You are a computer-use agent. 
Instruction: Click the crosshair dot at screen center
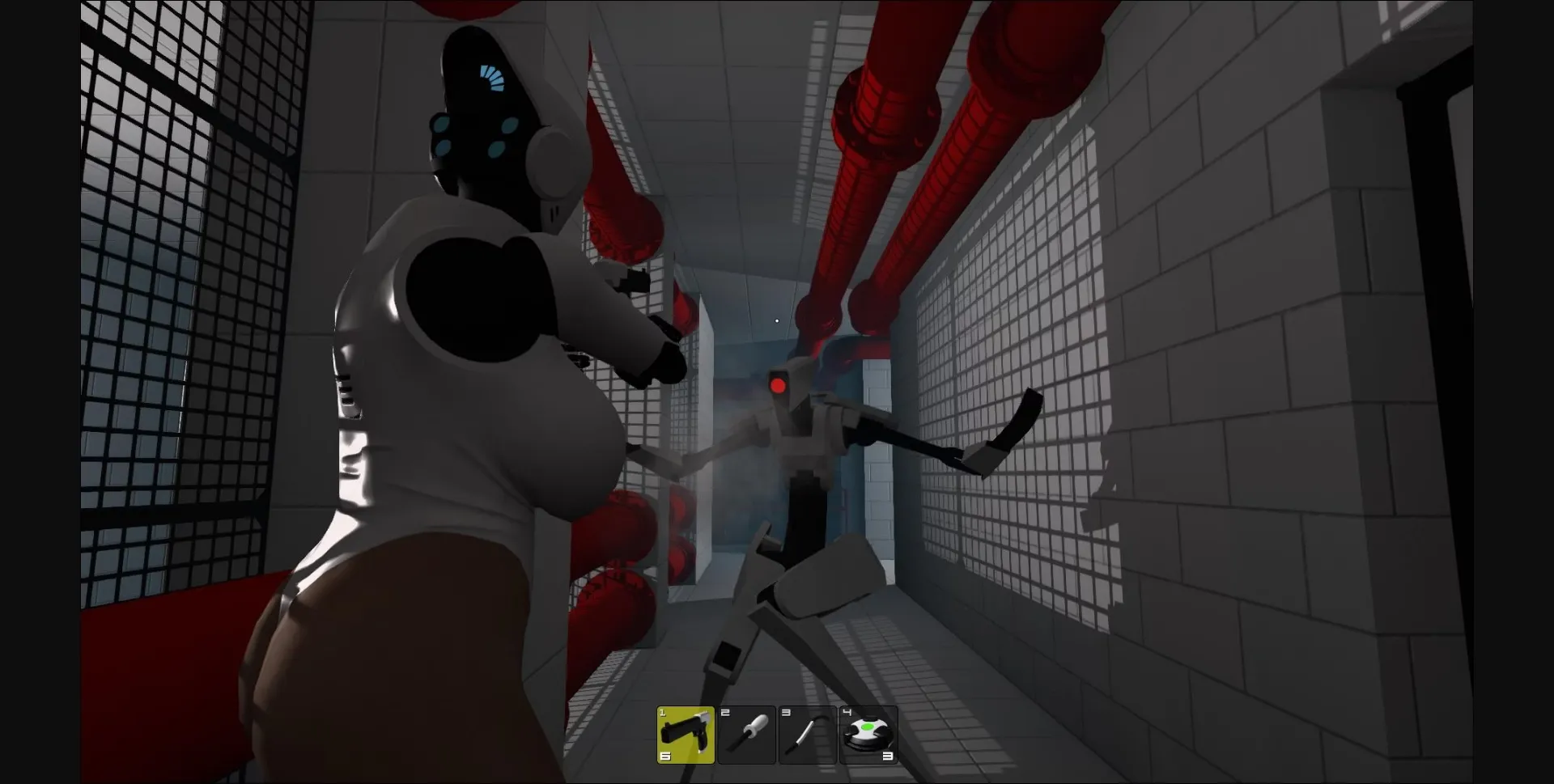(776, 320)
